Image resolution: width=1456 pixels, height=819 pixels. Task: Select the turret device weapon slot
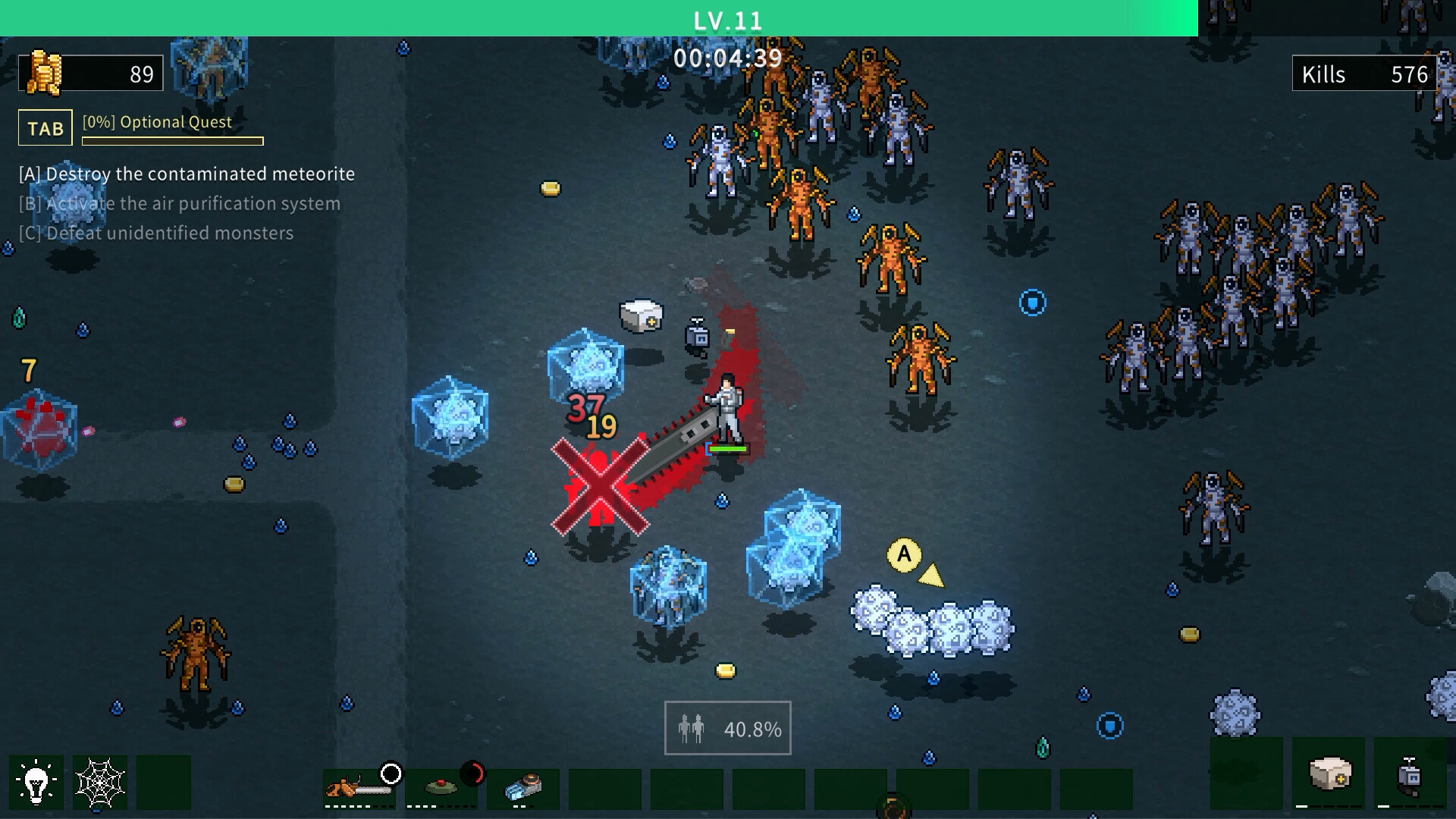tap(523, 789)
